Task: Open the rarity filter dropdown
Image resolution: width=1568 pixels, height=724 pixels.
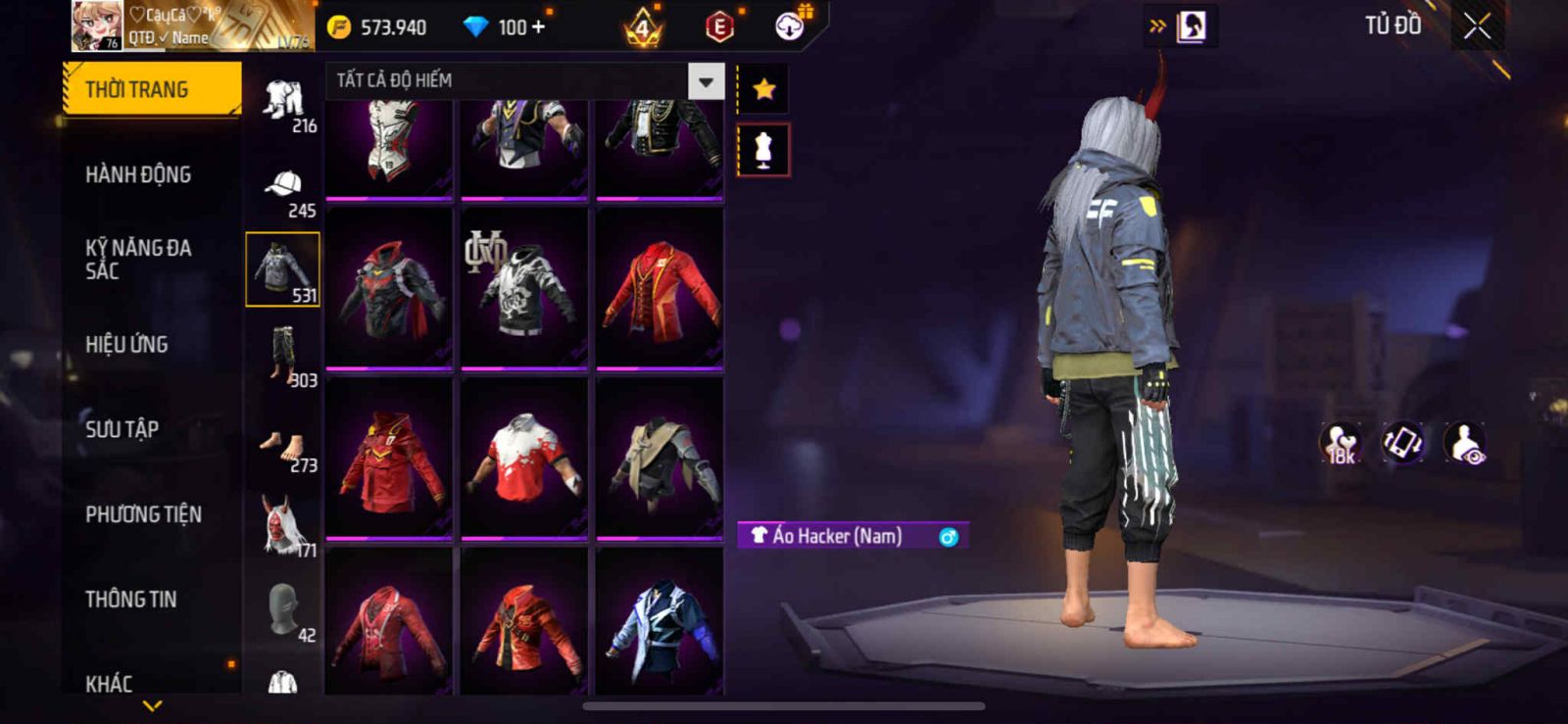Action: (x=706, y=81)
